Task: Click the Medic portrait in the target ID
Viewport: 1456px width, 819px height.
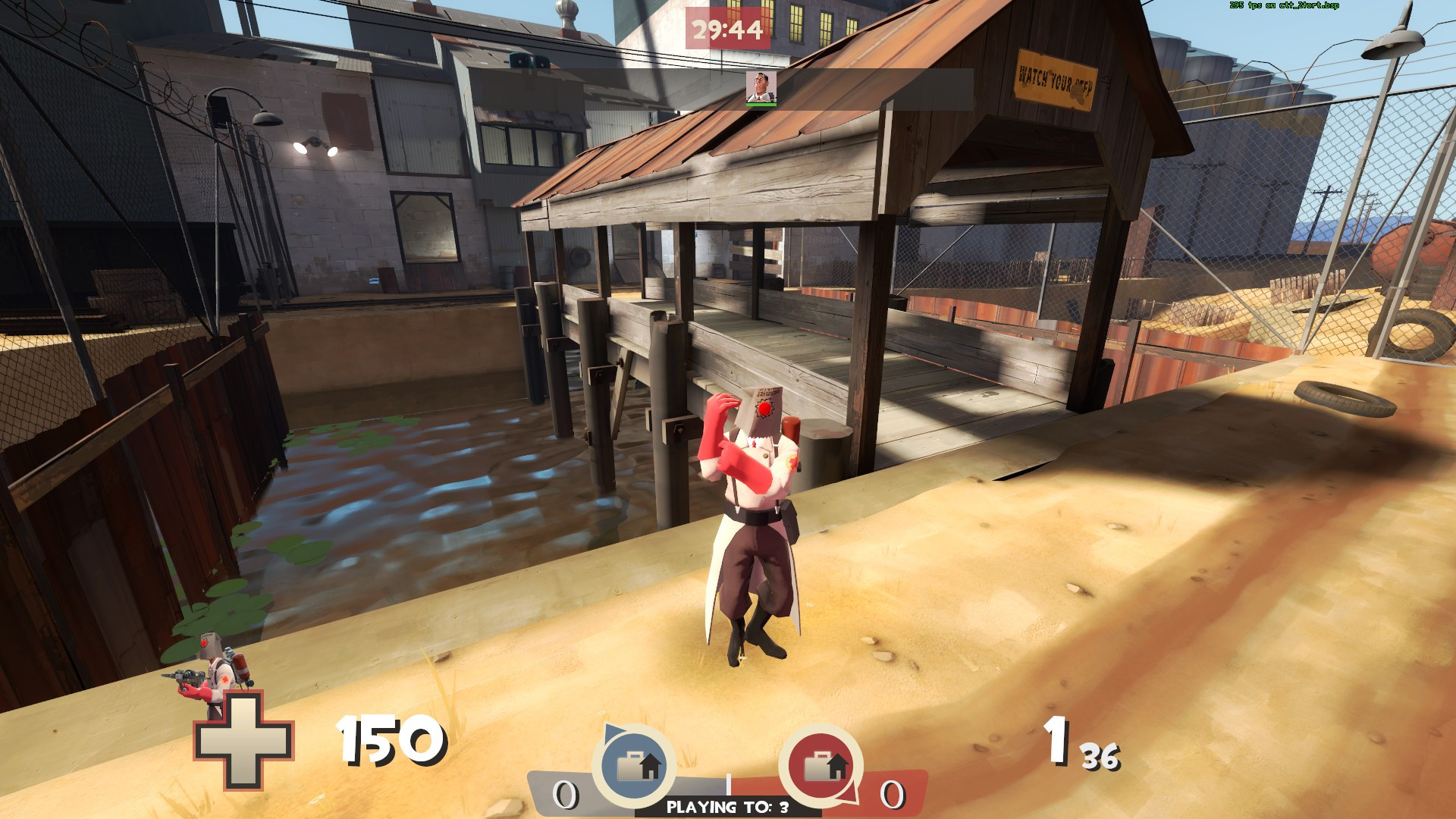Action: [x=760, y=89]
